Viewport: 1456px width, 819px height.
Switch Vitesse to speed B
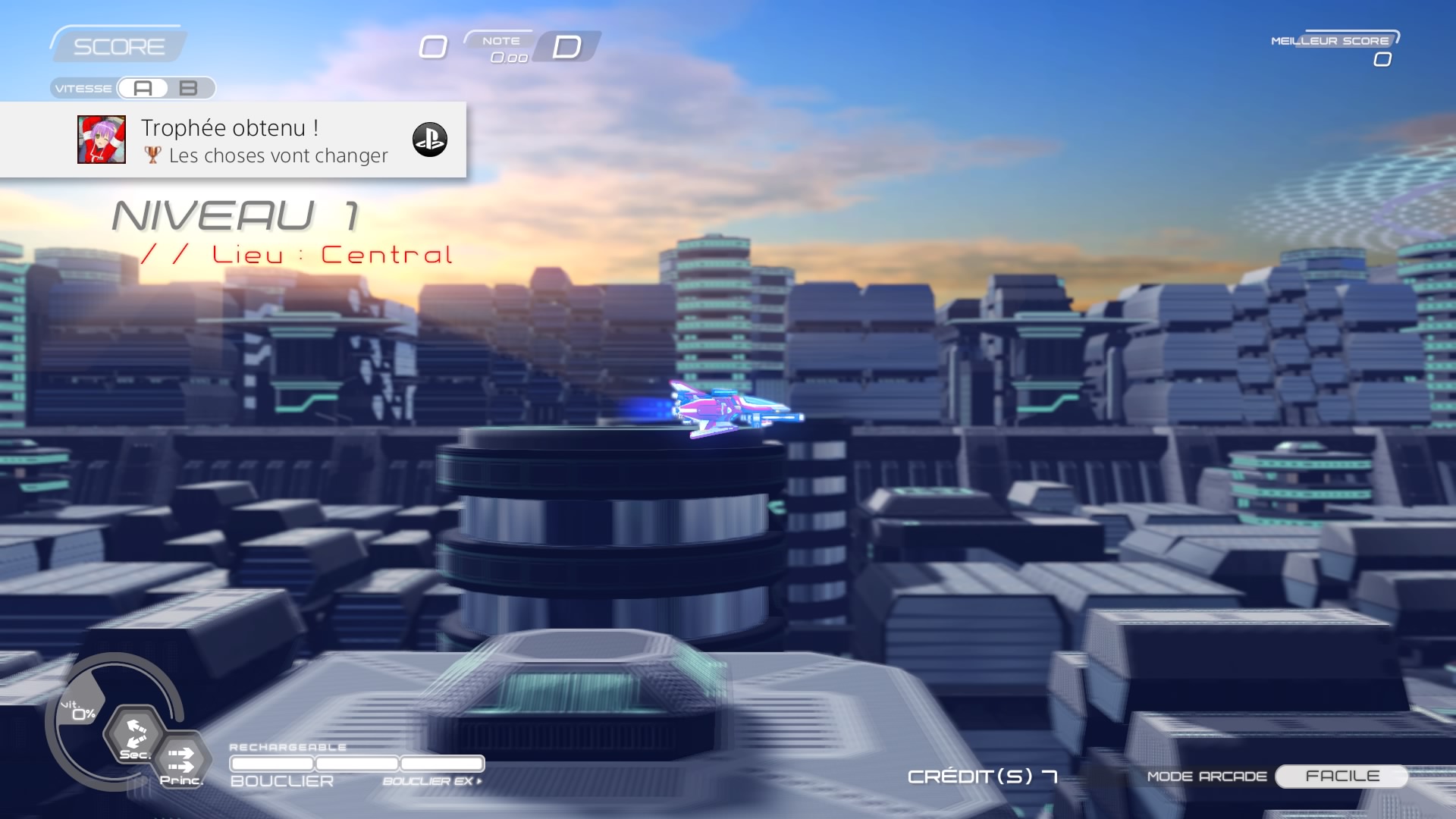tap(189, 89)
